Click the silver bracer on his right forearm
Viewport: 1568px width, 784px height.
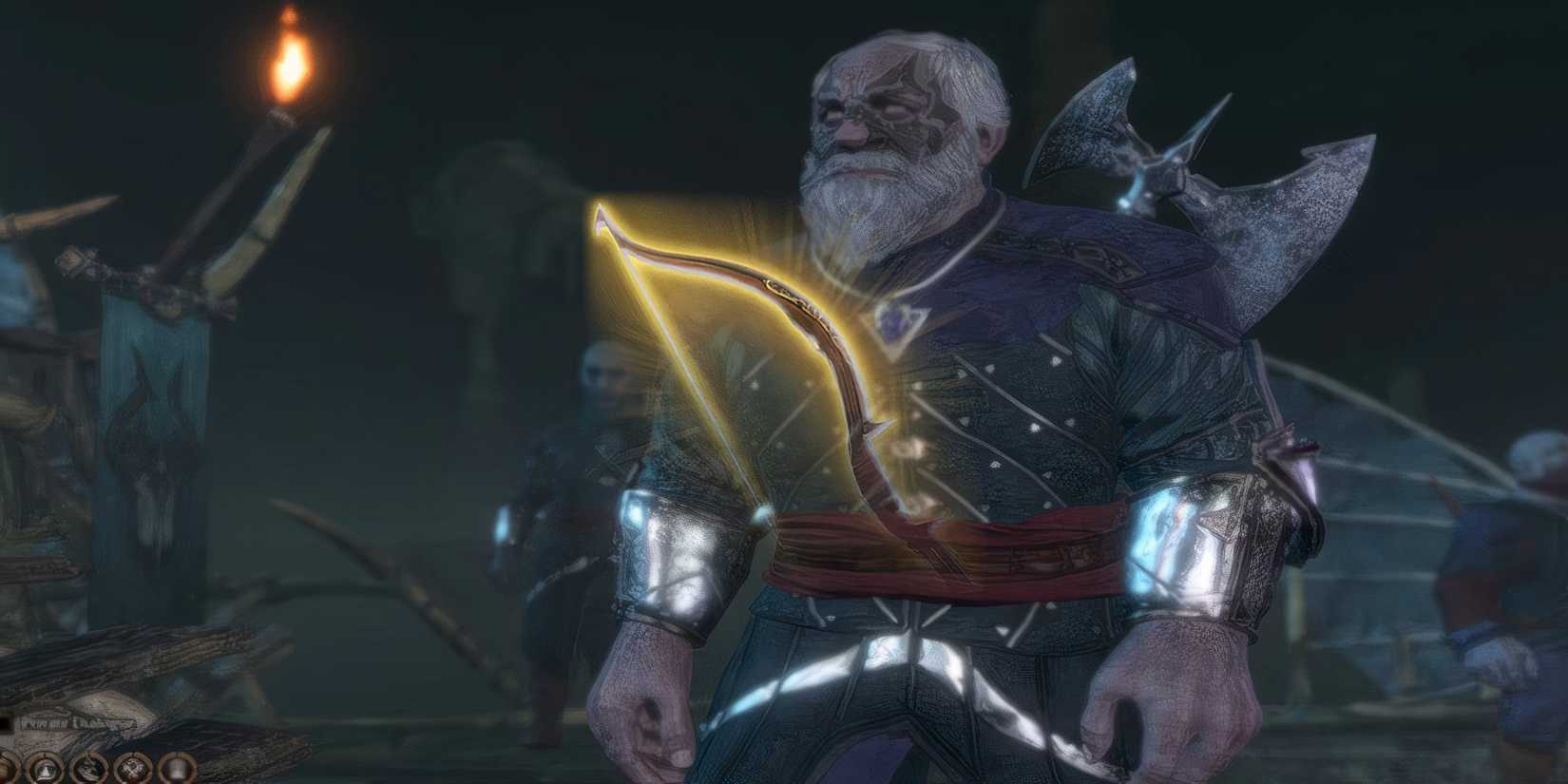(x=665, y=561)
